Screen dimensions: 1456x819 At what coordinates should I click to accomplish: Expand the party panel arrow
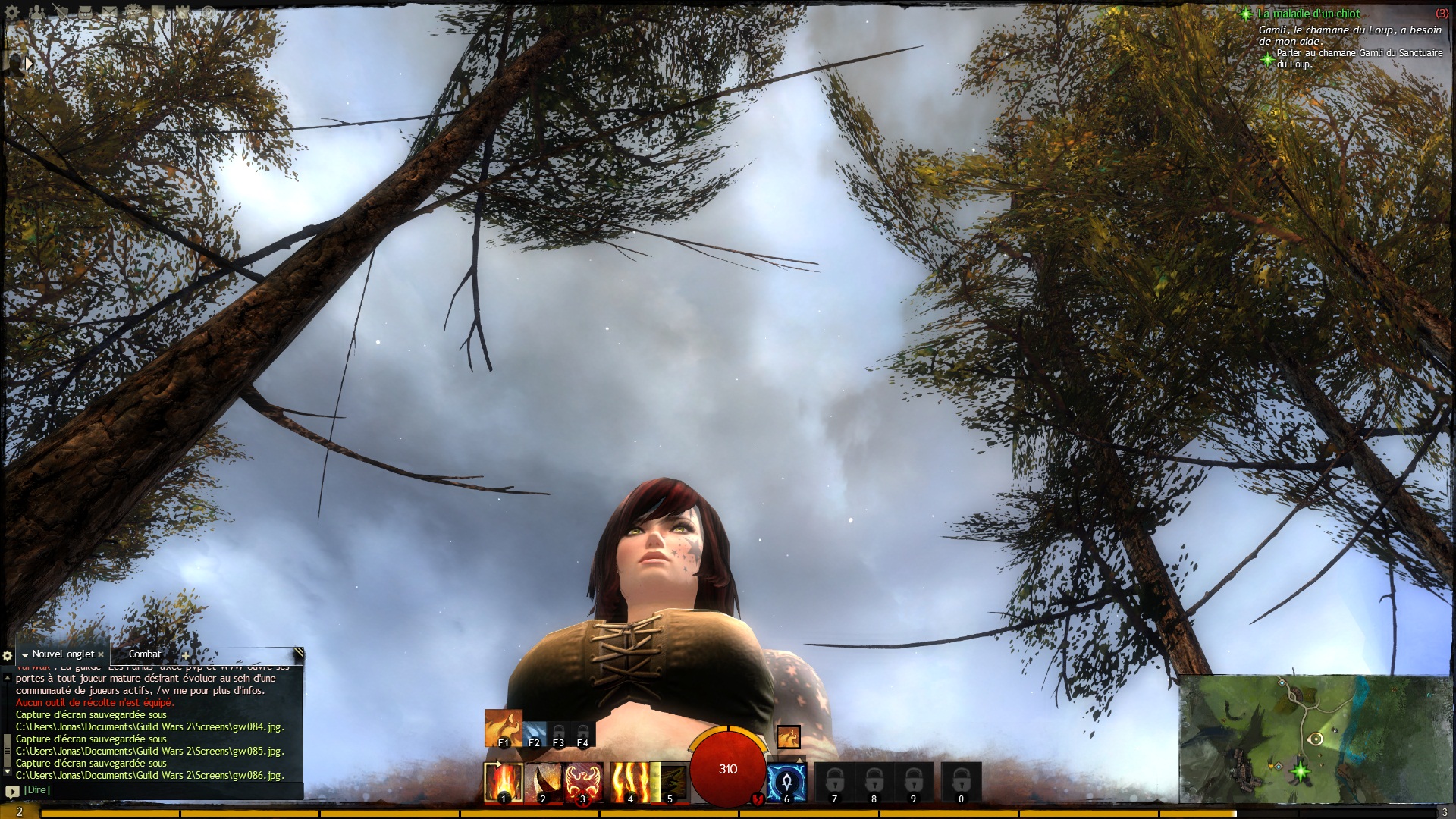click(29, 64)
